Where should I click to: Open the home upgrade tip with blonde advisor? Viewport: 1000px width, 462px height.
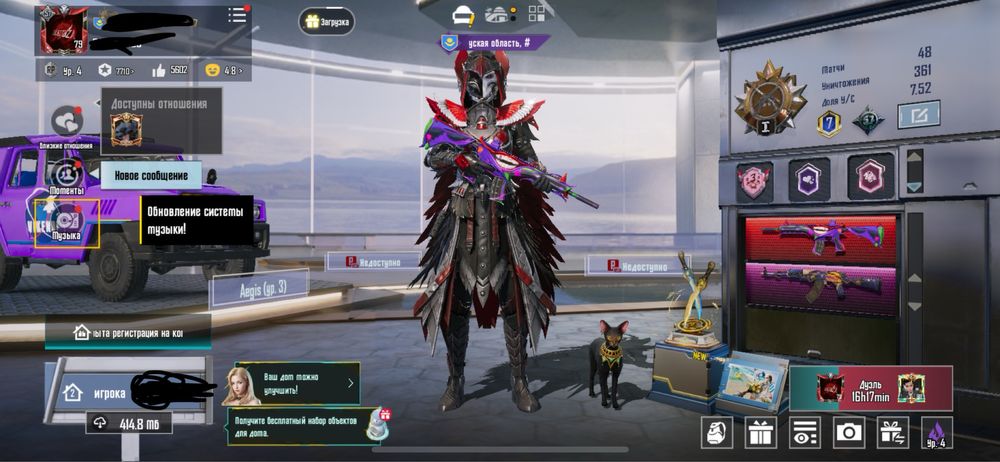coord(295,382)
